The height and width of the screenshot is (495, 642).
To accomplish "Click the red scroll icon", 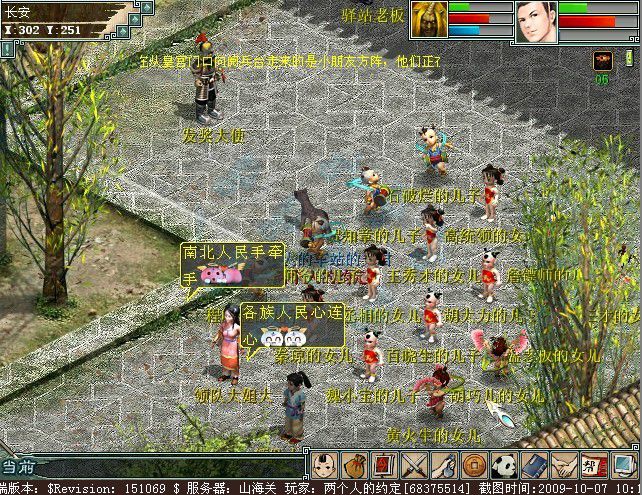I will (383, 465).
